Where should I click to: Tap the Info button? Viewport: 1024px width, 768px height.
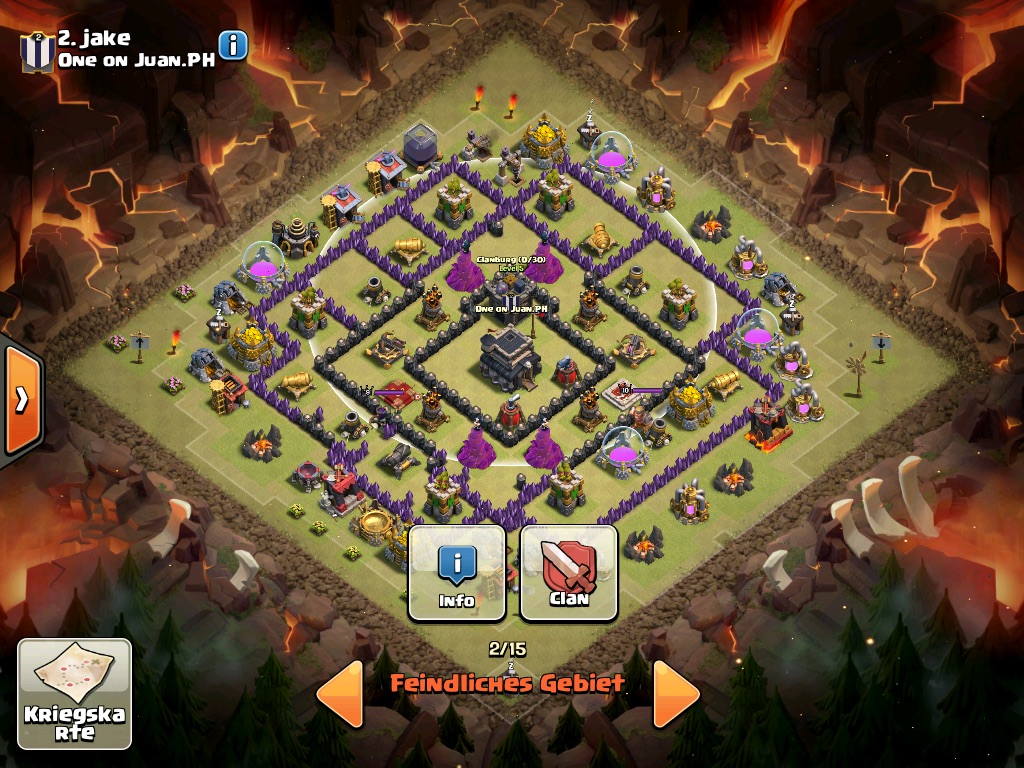457,573
